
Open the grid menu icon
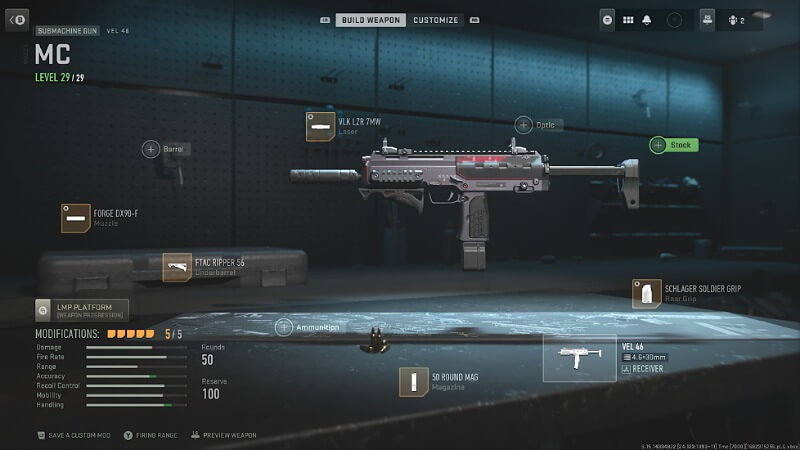pos(629,19)
